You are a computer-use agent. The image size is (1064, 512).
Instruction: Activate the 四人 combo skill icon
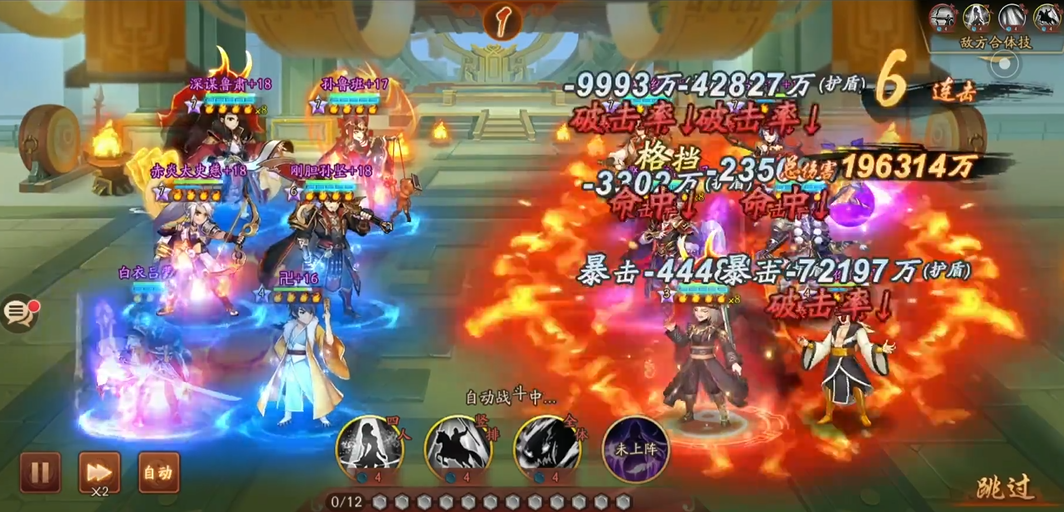tap(369, 444)
